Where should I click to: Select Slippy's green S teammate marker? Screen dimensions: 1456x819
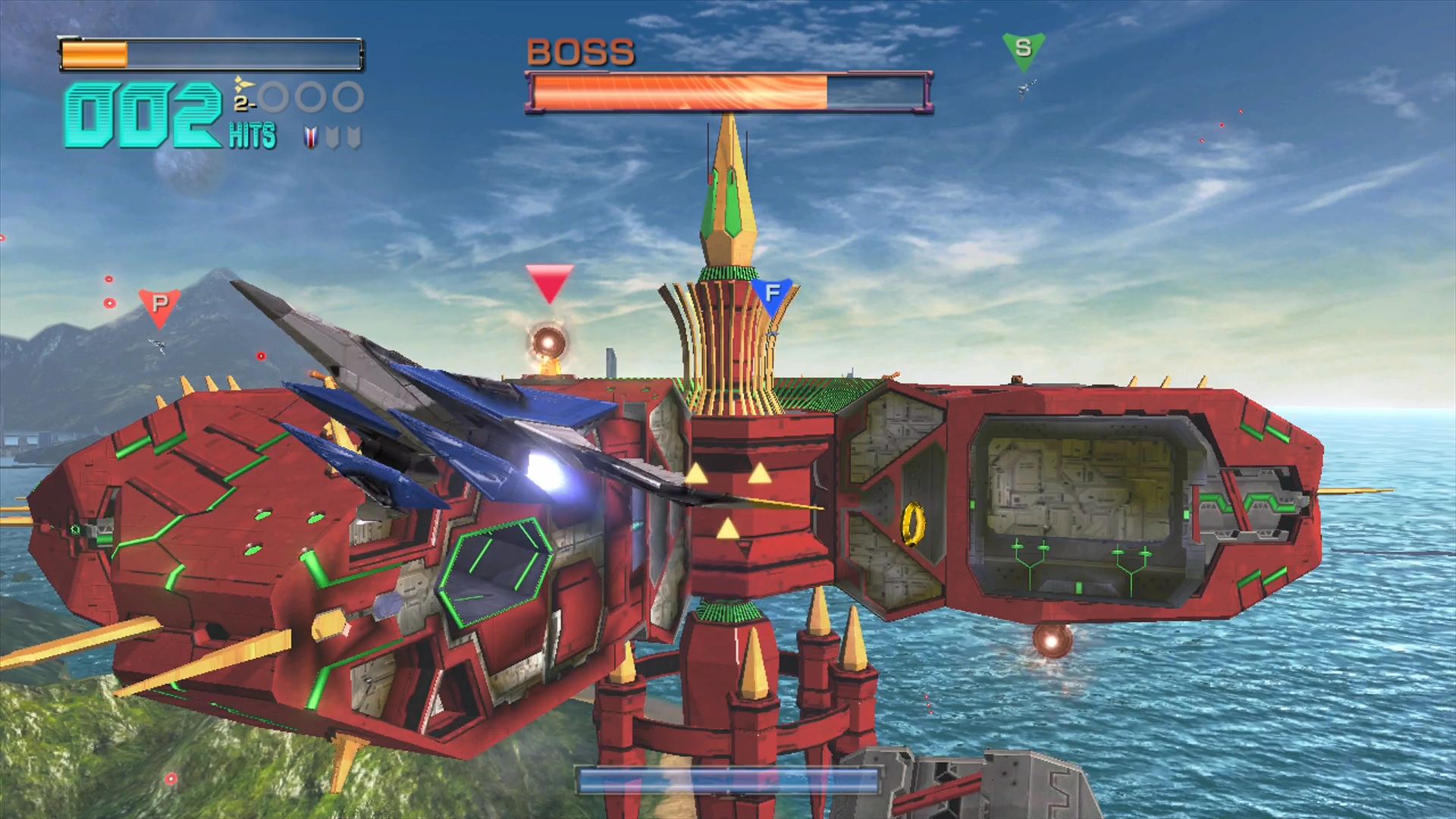pos(1023,49)
